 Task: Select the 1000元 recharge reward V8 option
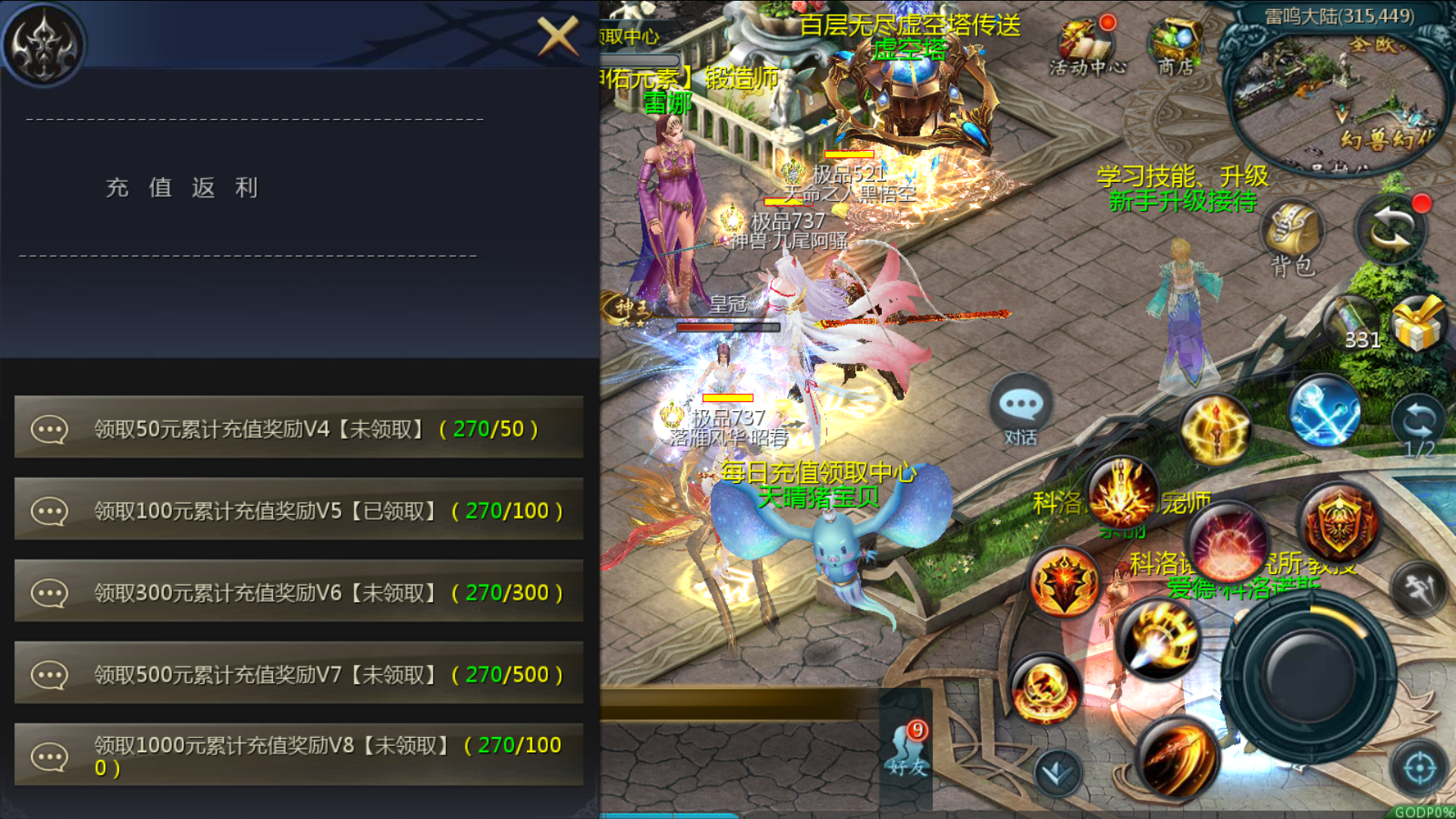click(299, 755)
